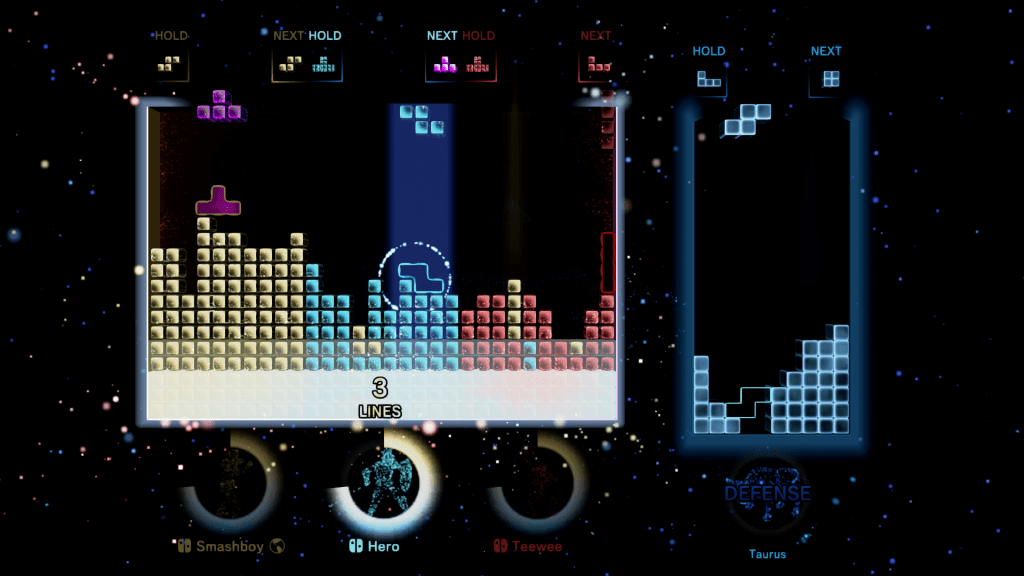Click Taurus's NEXT piece box
1024x576 pixels.
(826, 80)
